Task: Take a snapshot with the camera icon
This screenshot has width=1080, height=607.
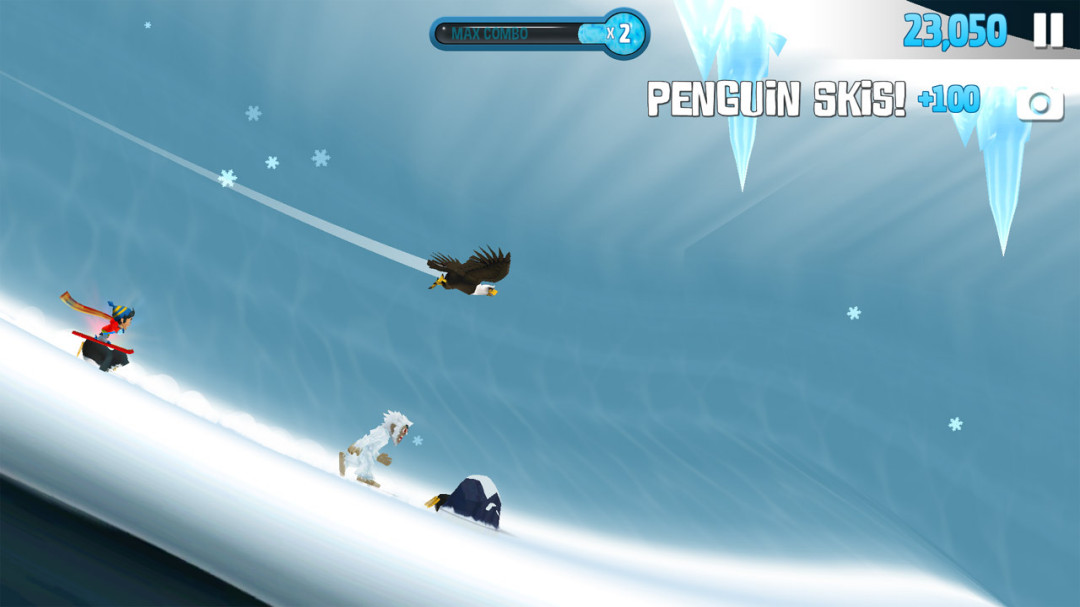Action: point(1040,103)
